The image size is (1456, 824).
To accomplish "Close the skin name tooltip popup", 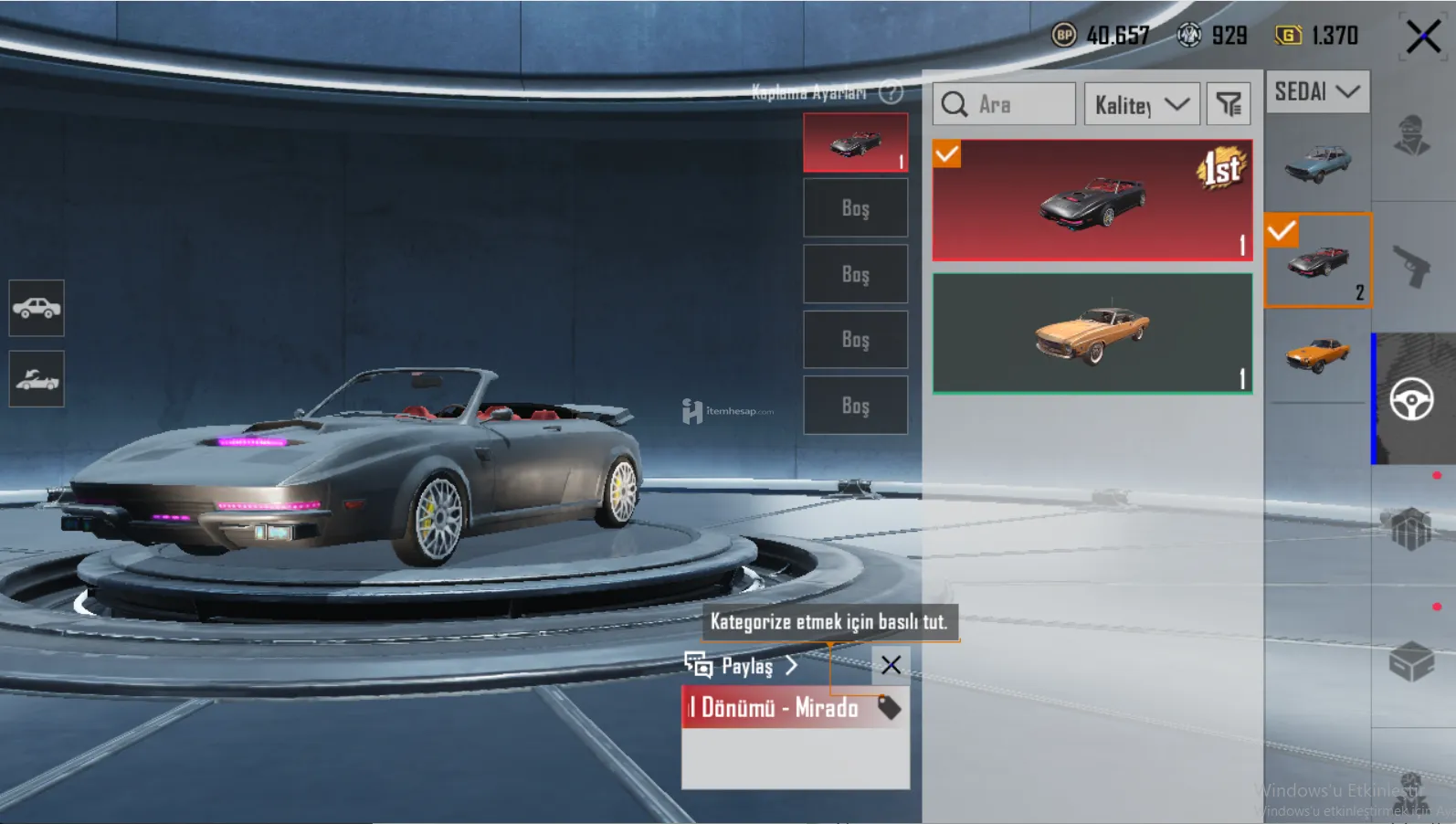I will tap(891, 665).
